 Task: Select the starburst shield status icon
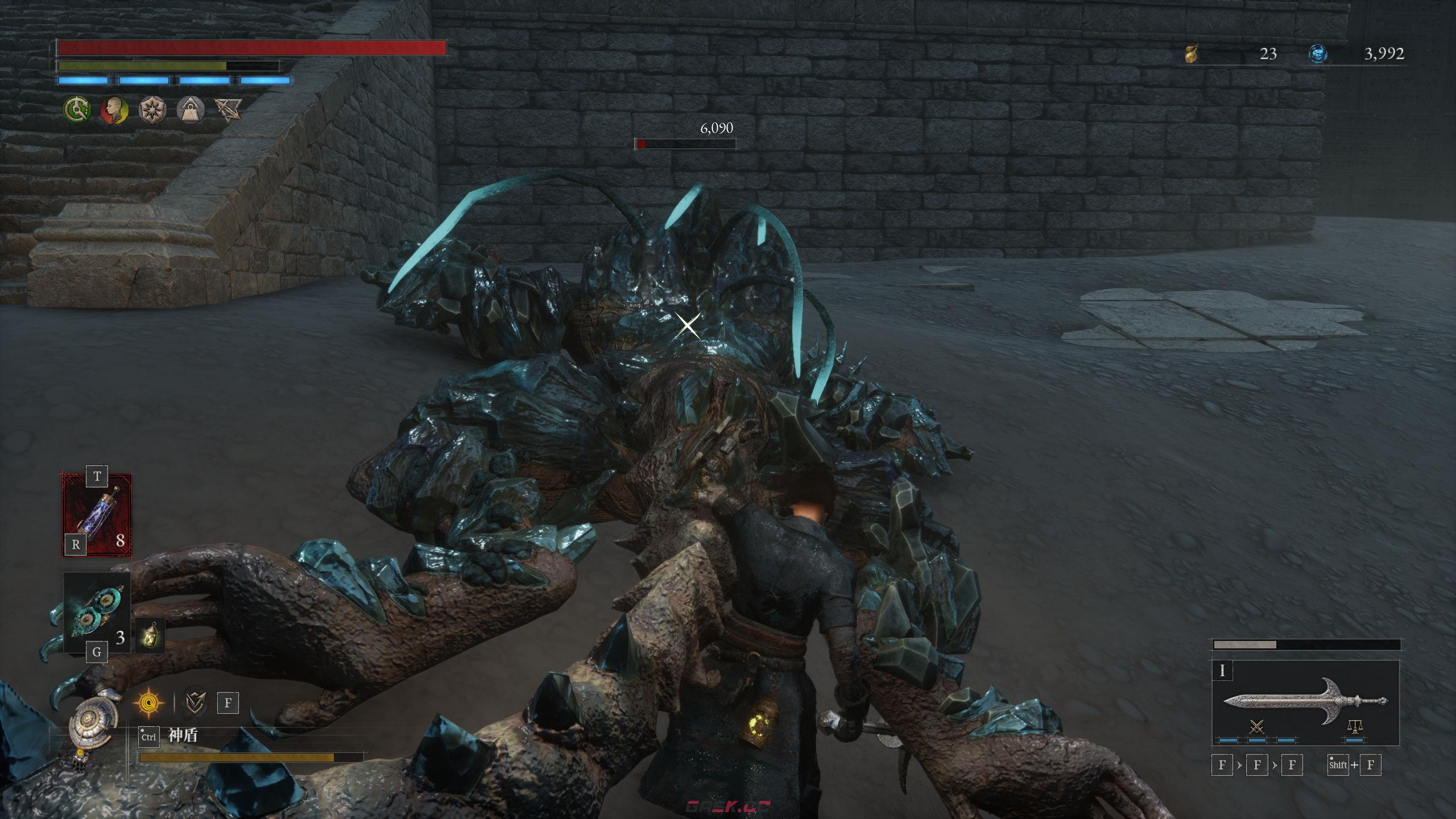pyautogui.click(x=152, y=110)
